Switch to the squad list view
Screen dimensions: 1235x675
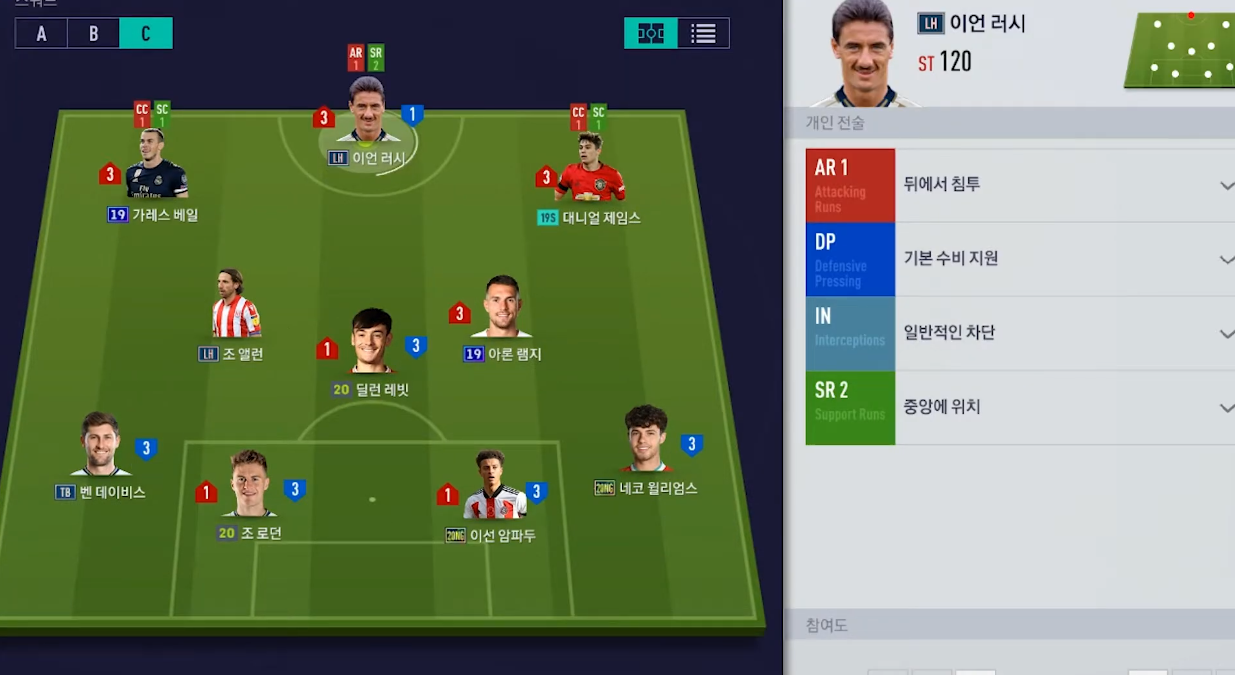pos(703,33)
